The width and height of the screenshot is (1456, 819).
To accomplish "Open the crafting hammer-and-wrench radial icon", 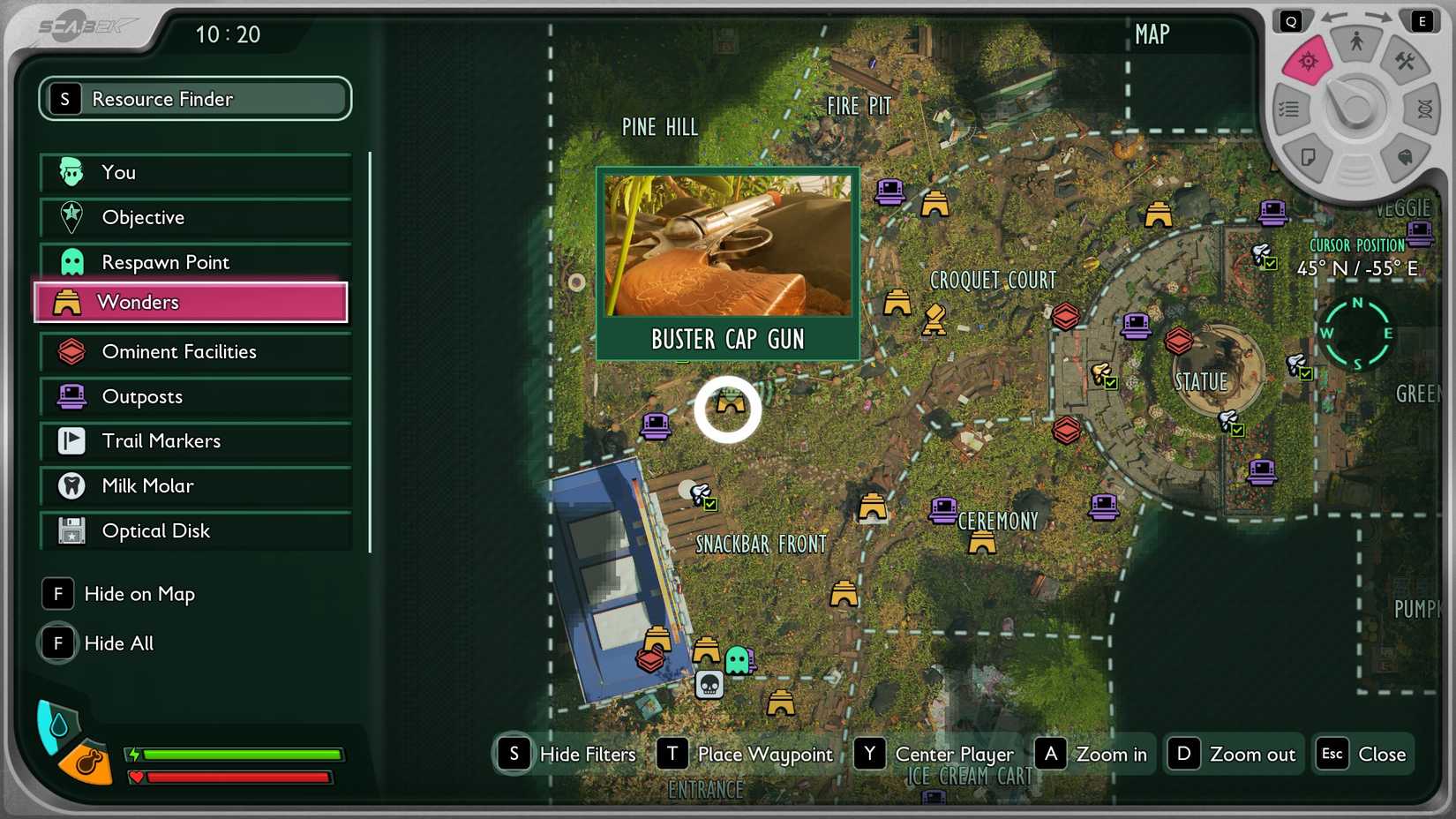I will tap(1406, 63).
